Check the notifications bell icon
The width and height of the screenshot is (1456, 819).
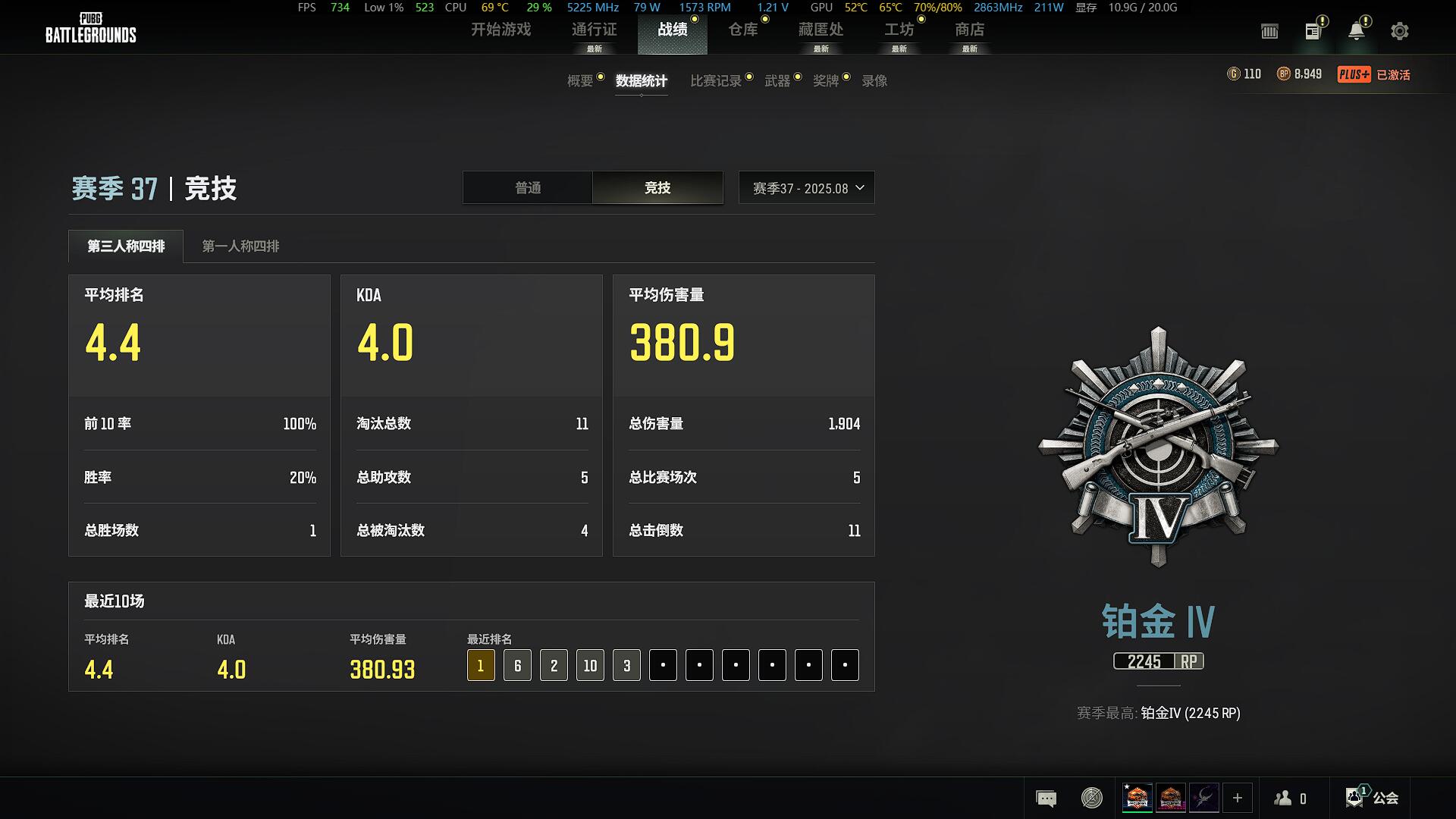tap(1356, 31)
